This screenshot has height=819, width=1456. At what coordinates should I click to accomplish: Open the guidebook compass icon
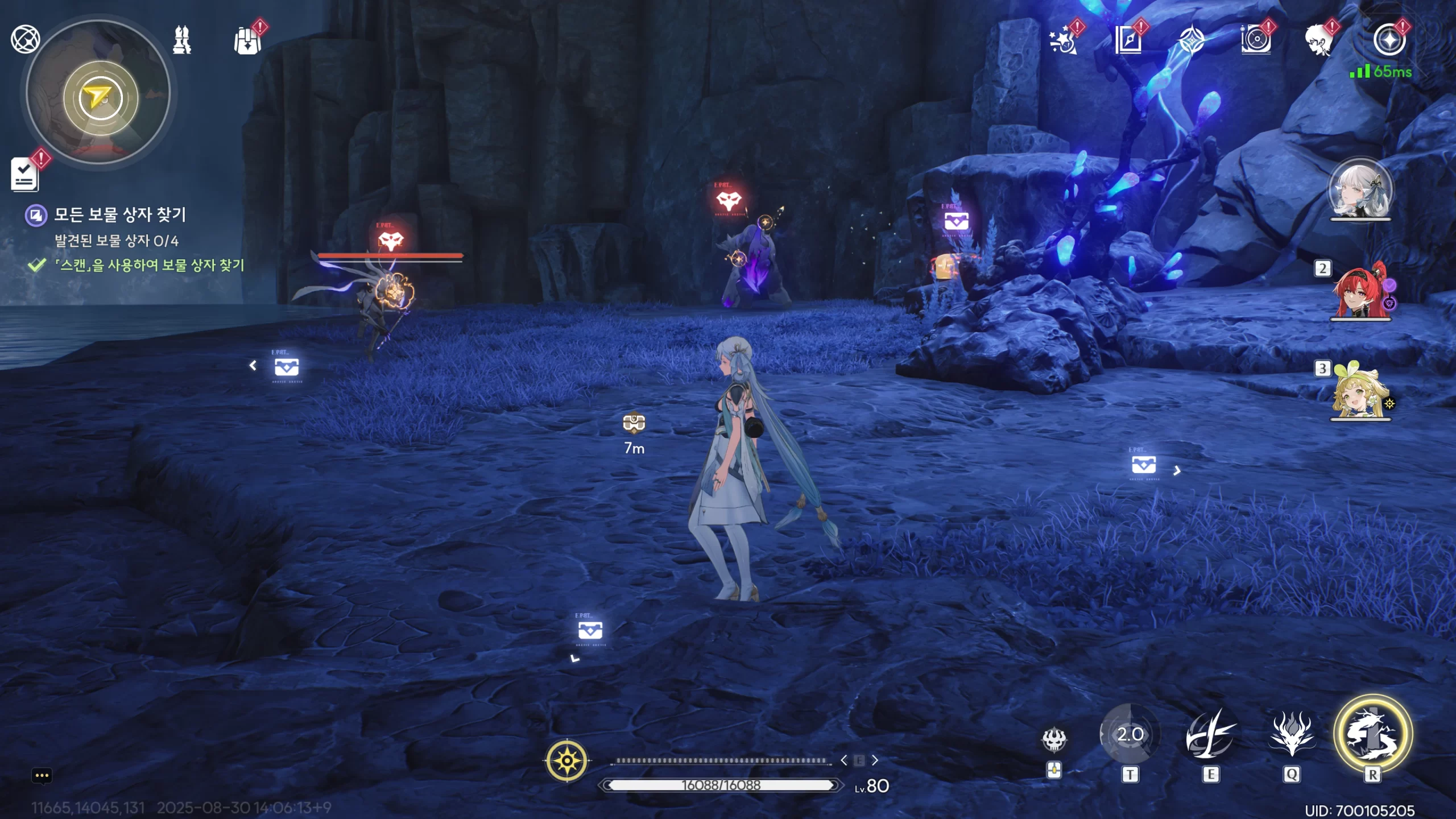[x=1128, y=41]
